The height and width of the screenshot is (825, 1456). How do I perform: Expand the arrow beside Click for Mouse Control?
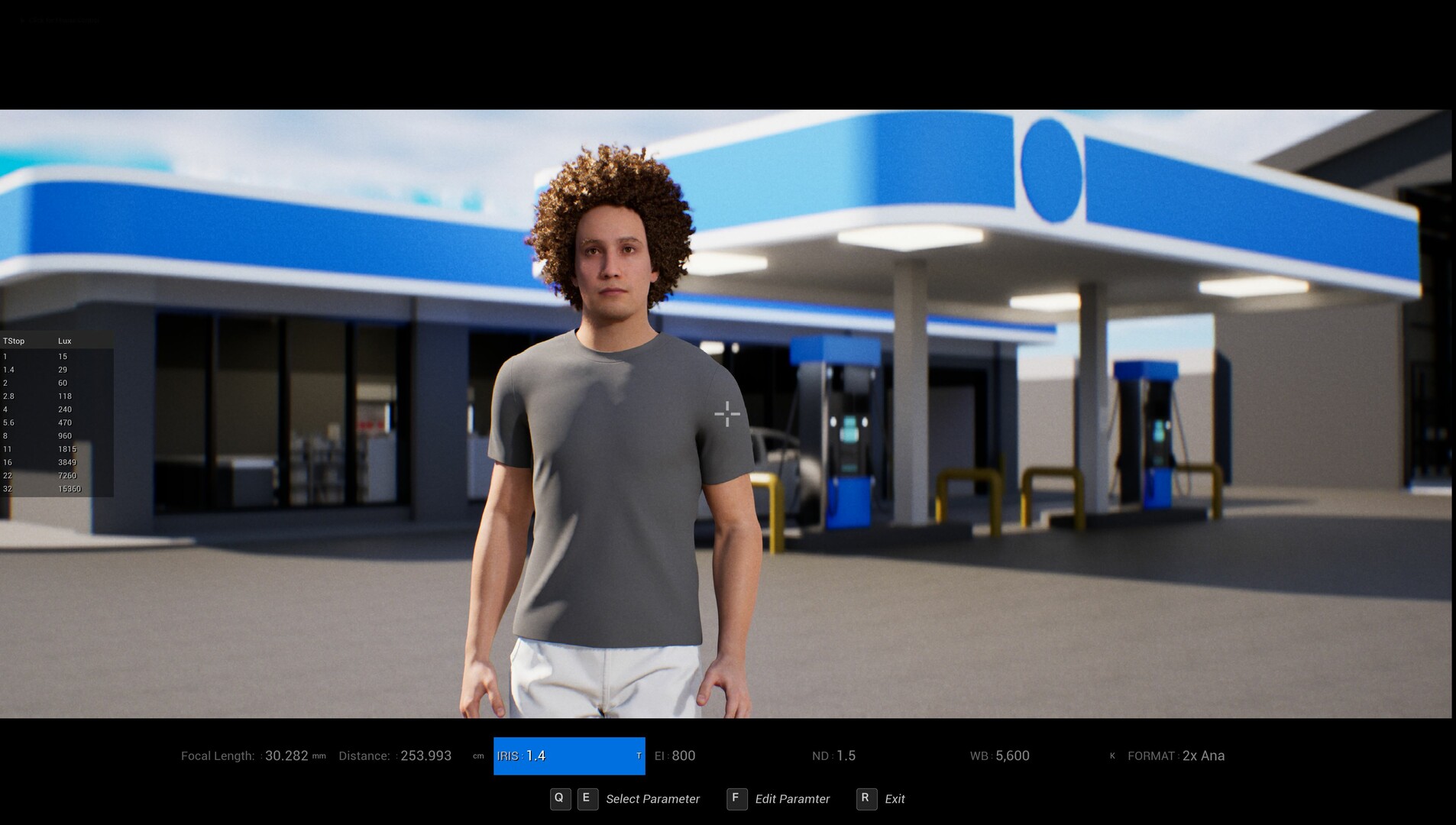21,20
